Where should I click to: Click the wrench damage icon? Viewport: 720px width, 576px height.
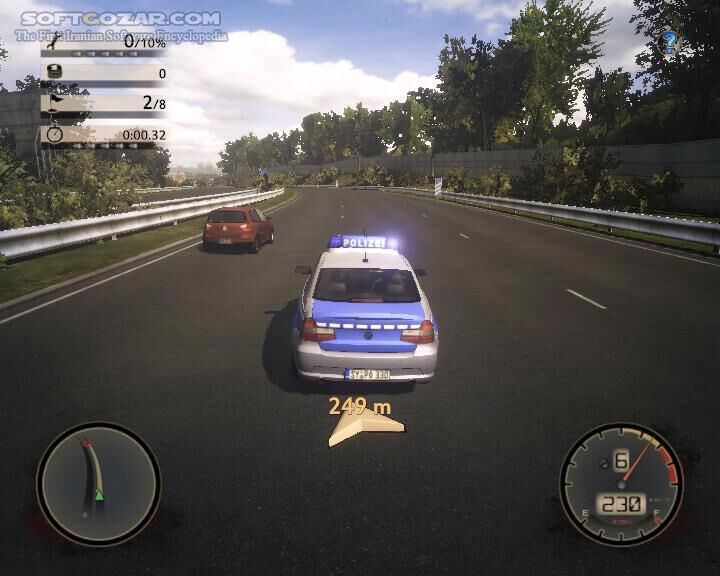click(54, 42)
